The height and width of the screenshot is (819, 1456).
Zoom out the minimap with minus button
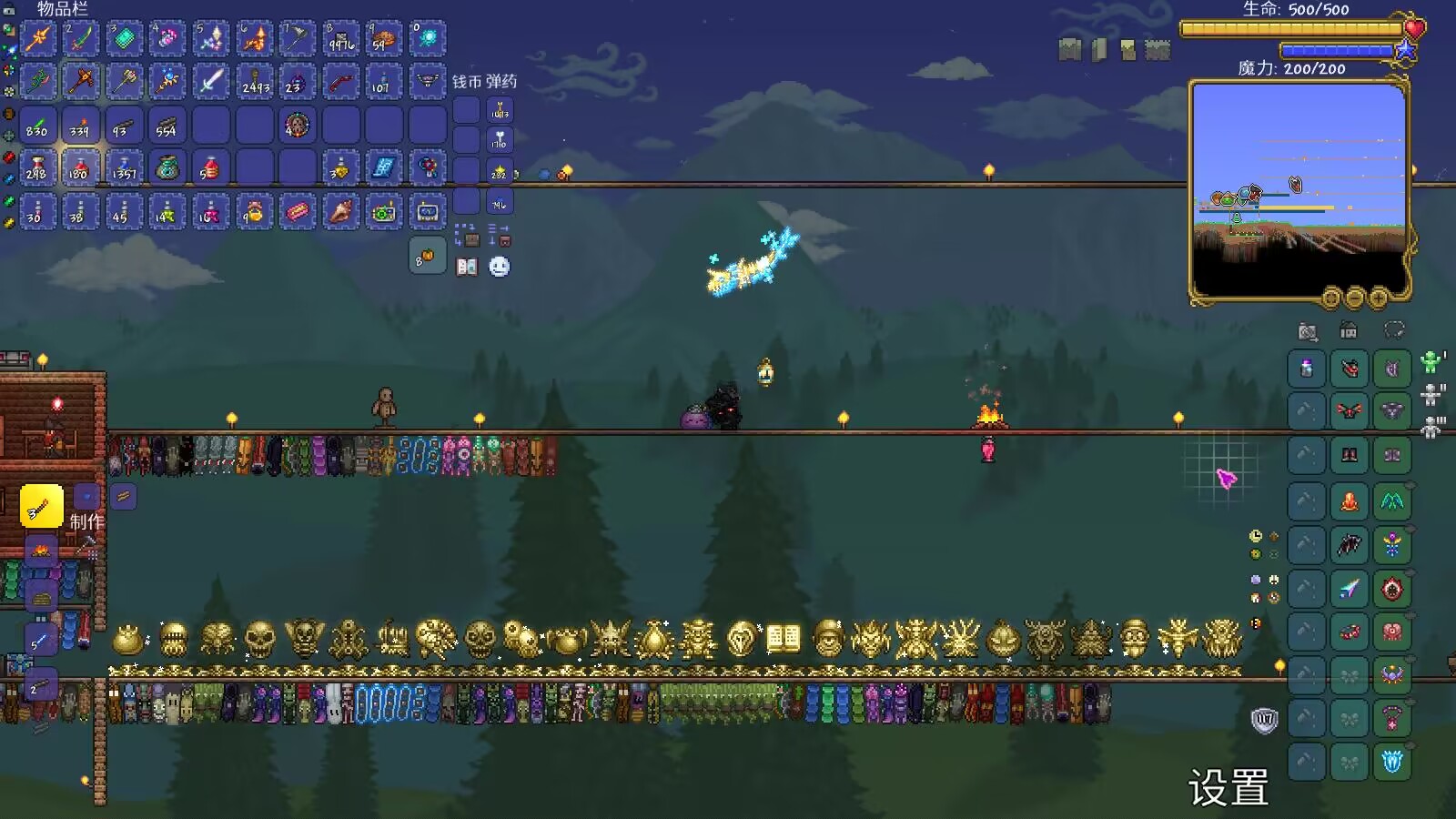[1355, 298]
